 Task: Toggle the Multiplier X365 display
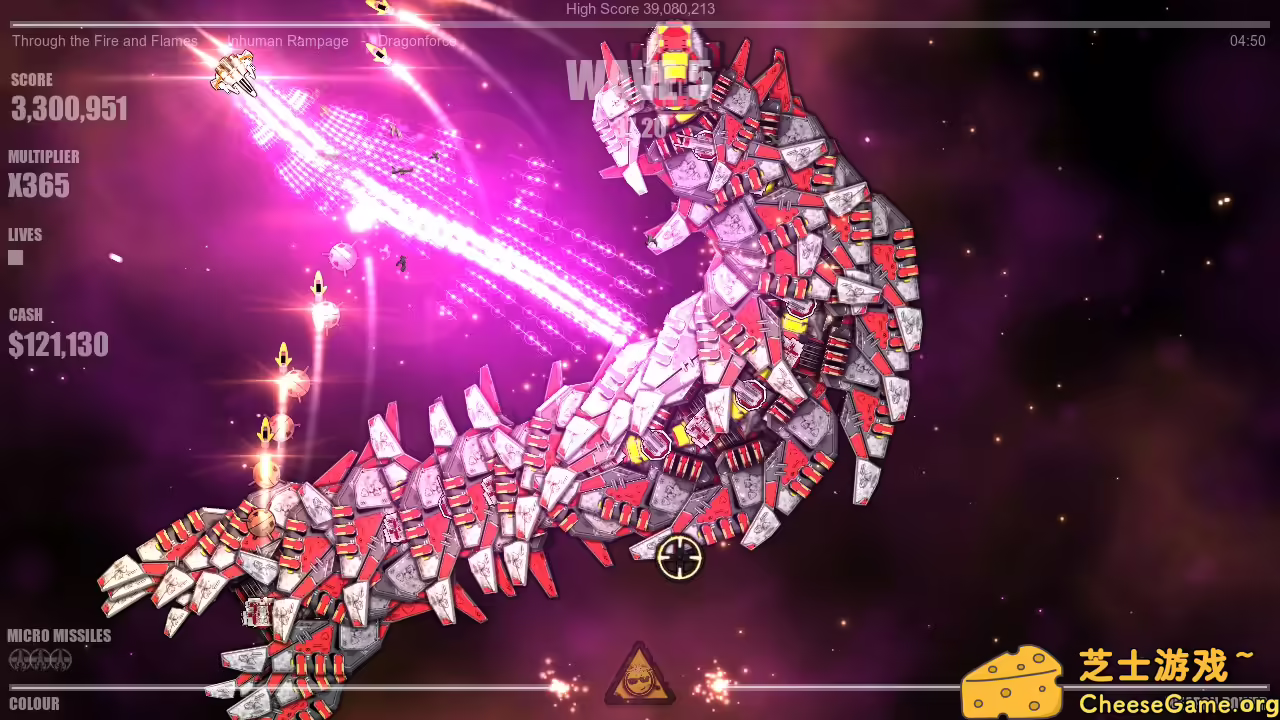pos(39,186)
